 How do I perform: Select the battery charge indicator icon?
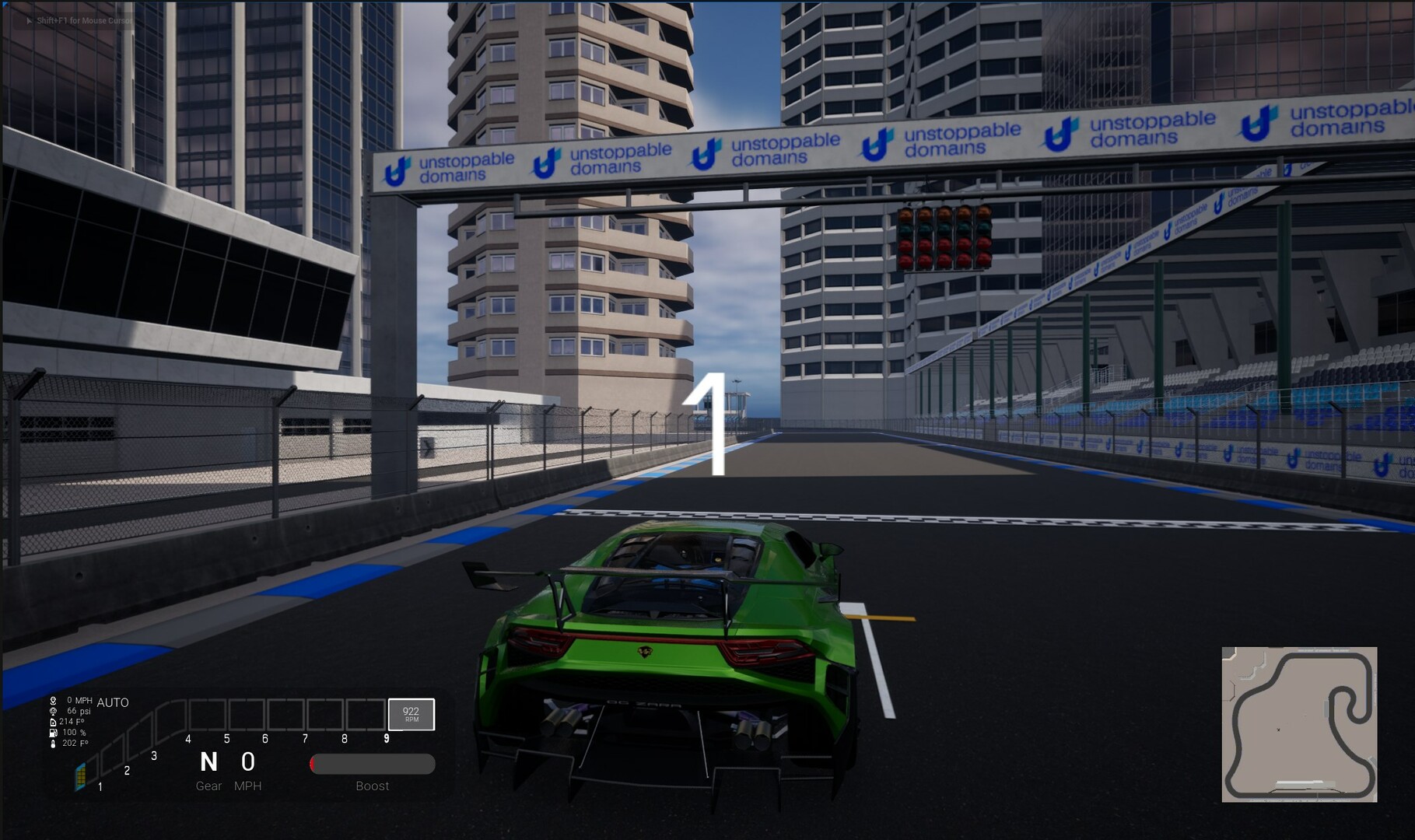click(80, 779)
